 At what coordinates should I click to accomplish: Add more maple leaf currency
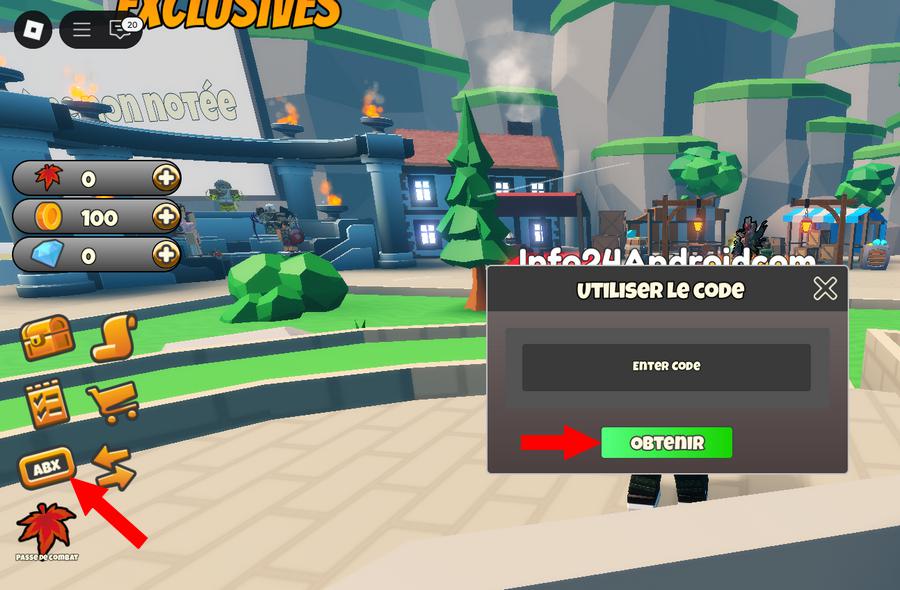[165, 179]
